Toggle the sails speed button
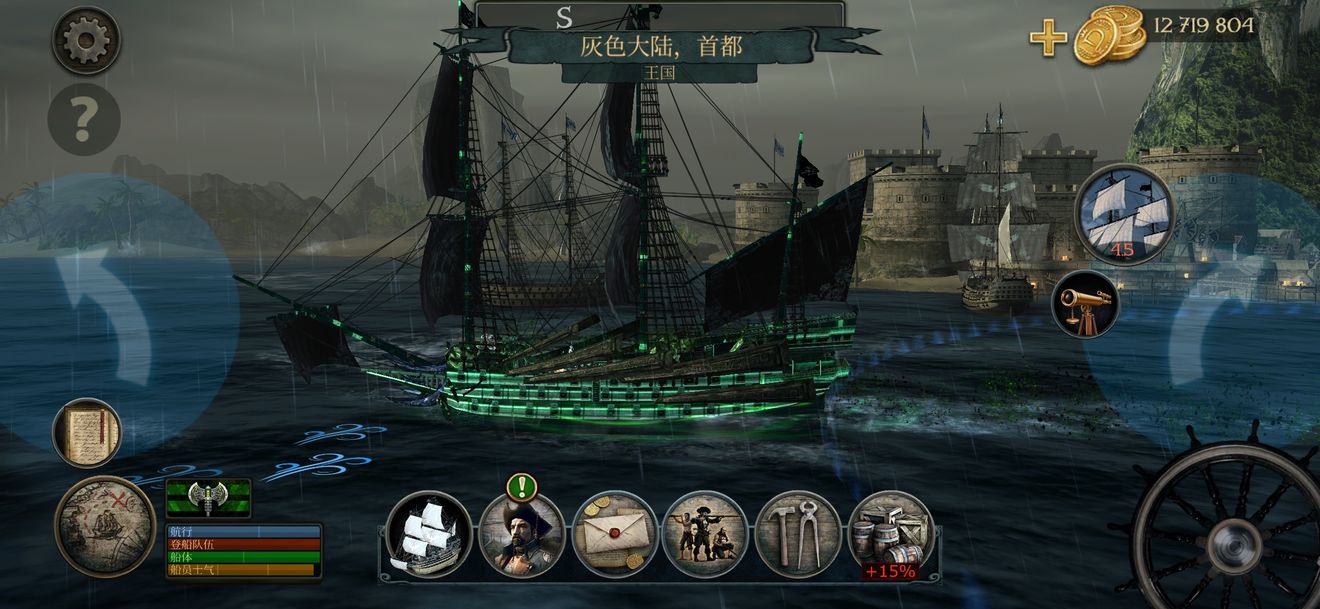Viewport: 1320px width, 609px height. point(1124,214)
